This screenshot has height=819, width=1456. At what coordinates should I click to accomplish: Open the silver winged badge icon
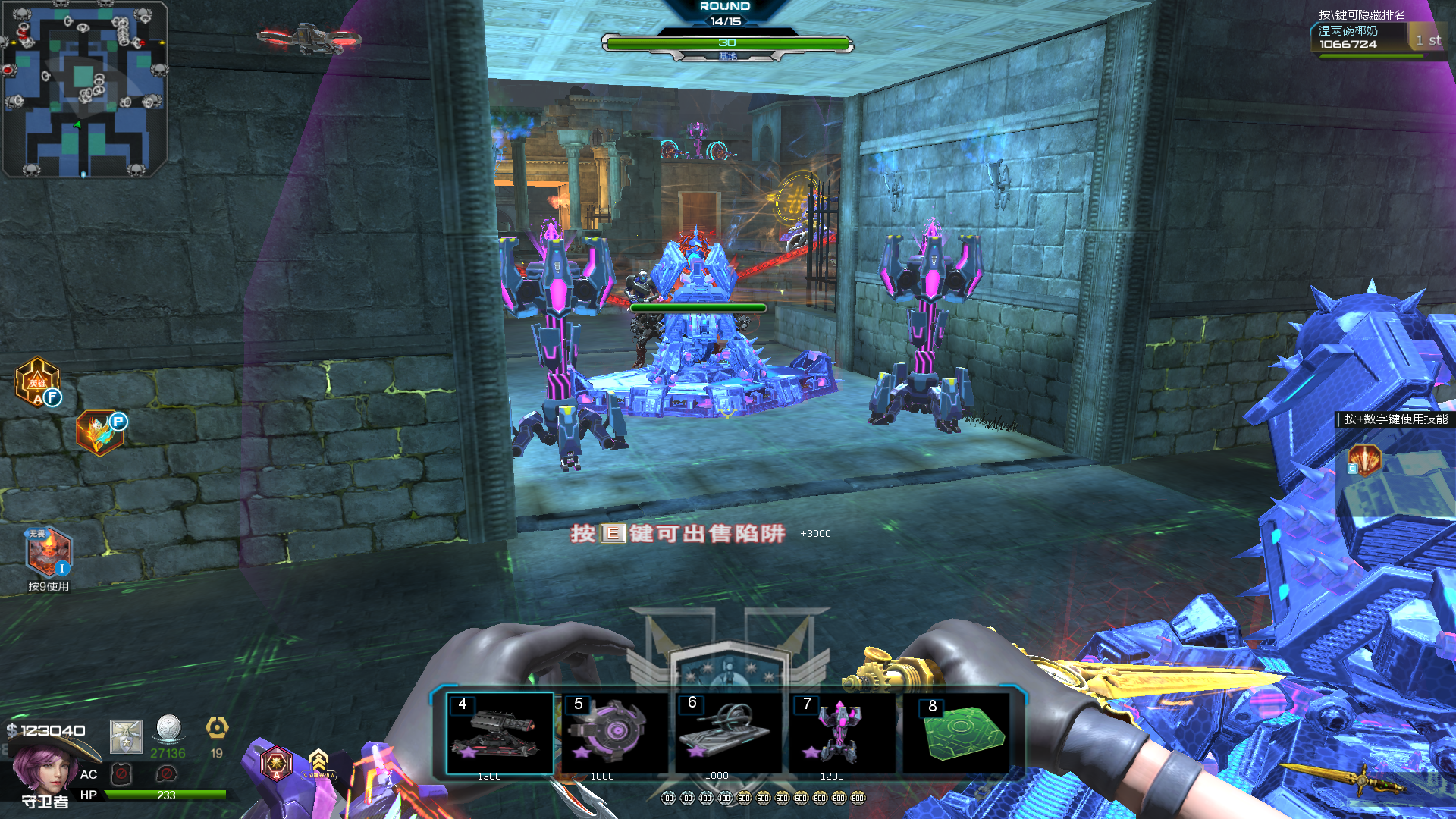click(x=126, y=736)
